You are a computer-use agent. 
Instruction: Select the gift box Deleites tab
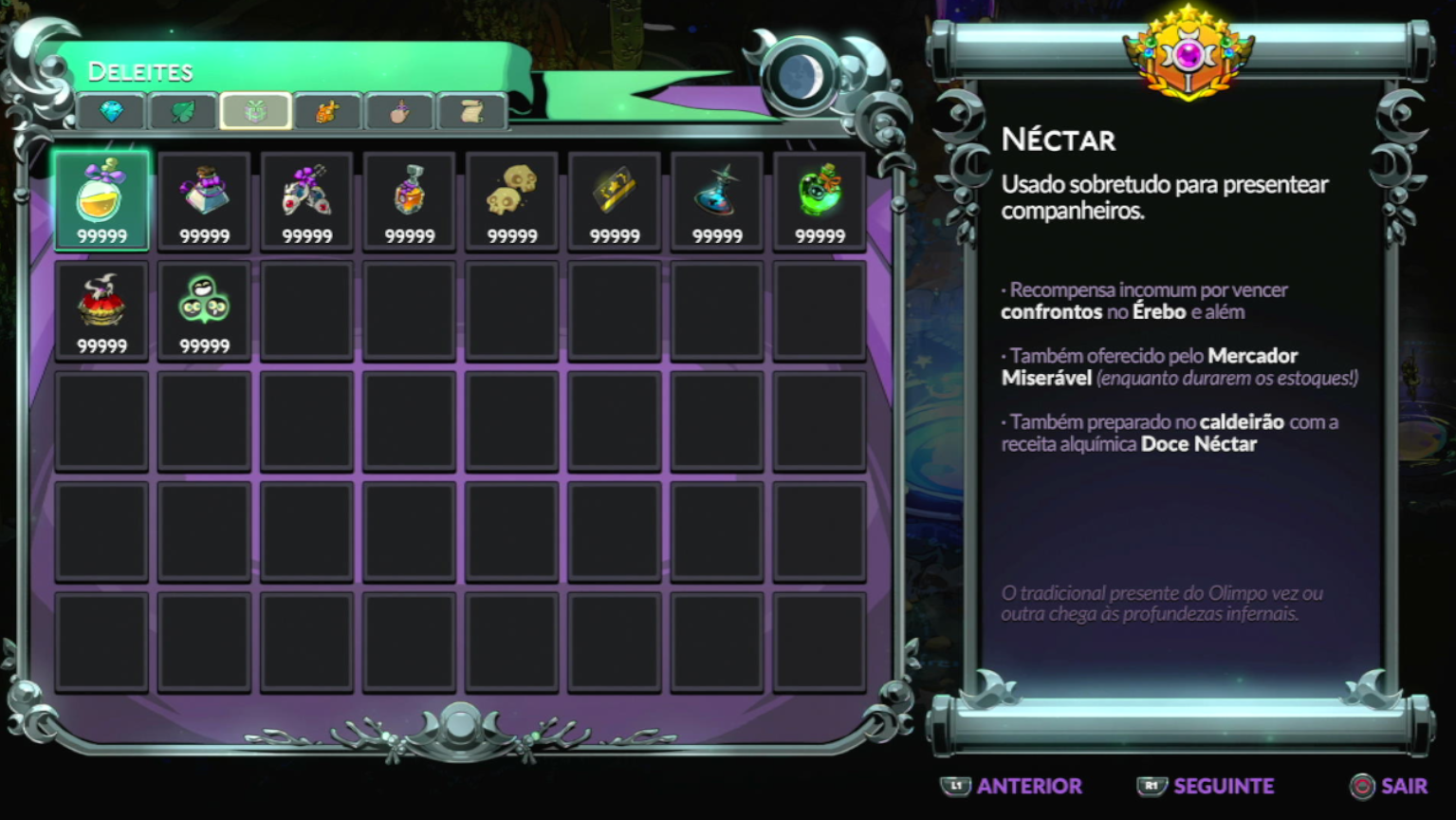[255, 112]
